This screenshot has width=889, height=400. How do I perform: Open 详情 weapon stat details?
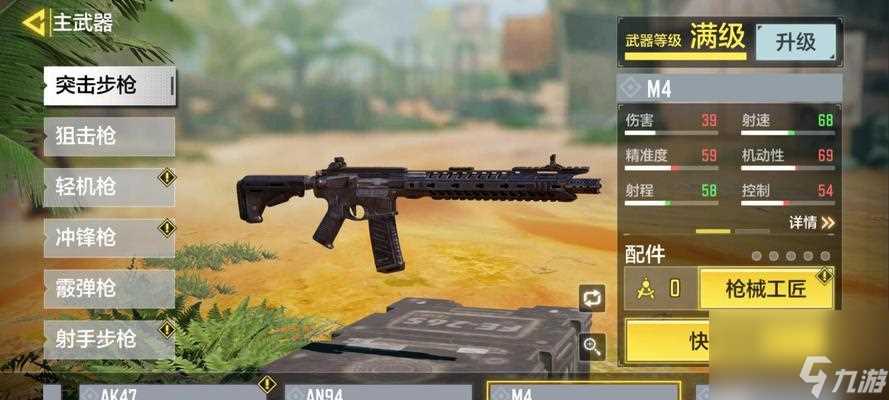click(x=811, y=222)
